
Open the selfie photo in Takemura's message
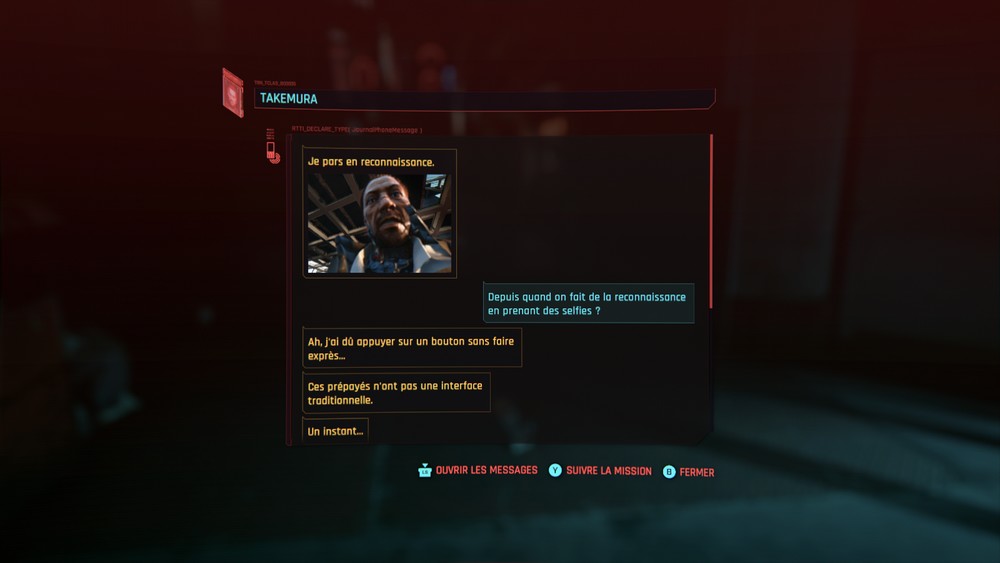(x=379, y=223)
